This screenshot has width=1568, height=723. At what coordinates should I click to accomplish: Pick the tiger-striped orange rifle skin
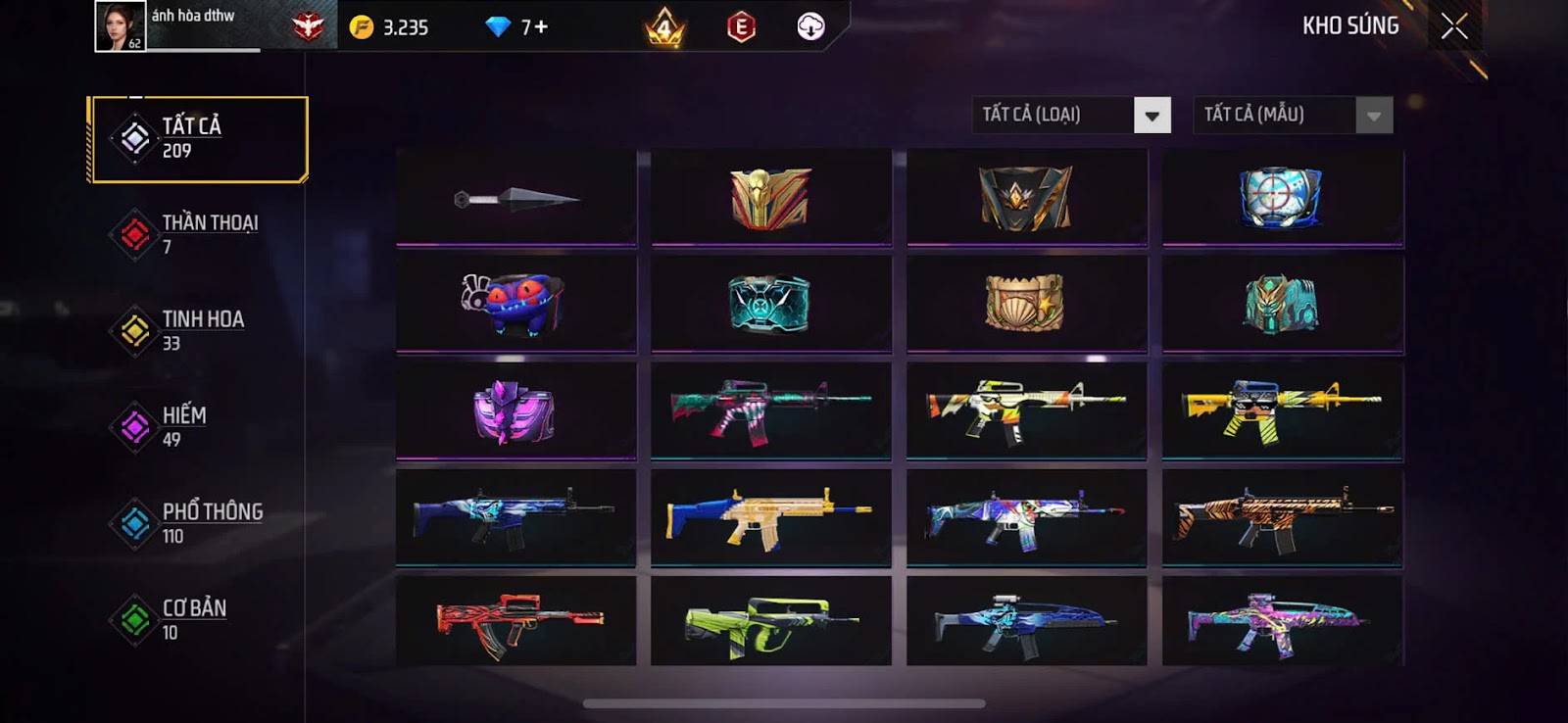[x=1282, y=517]
